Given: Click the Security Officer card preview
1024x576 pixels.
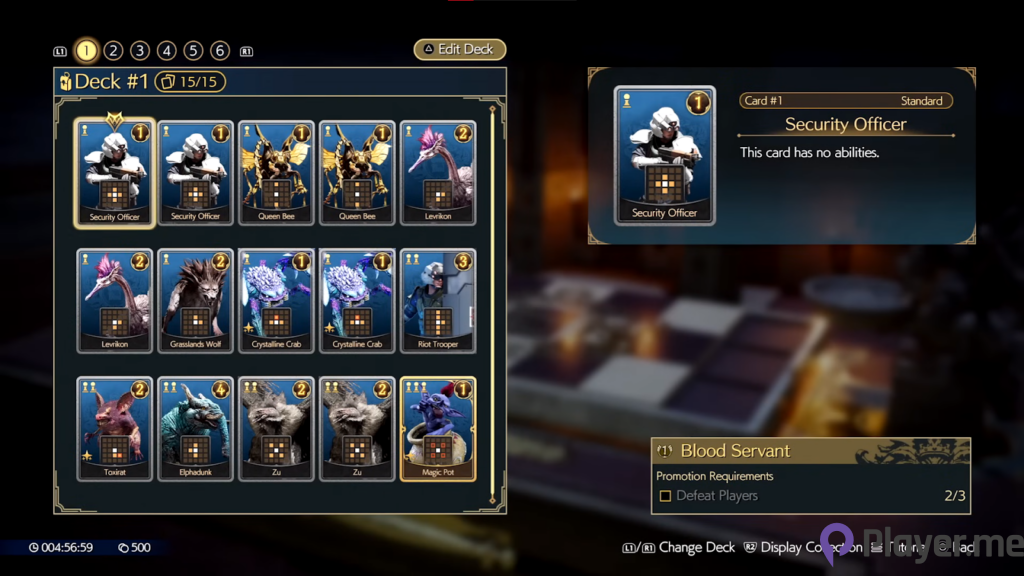Looking at the screenshot, I should tap(664, 155).
